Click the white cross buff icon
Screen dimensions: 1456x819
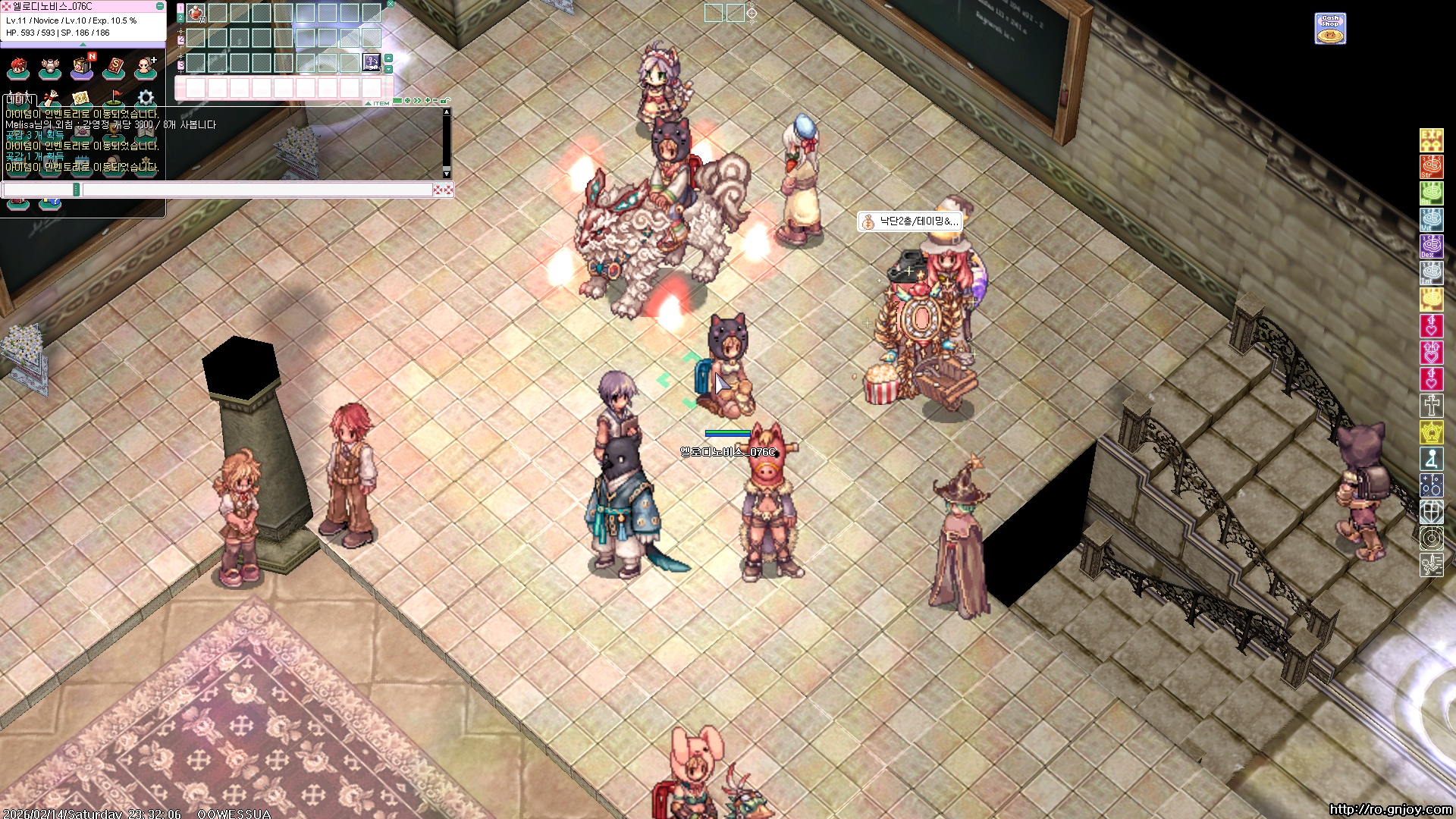(1431, 406)
